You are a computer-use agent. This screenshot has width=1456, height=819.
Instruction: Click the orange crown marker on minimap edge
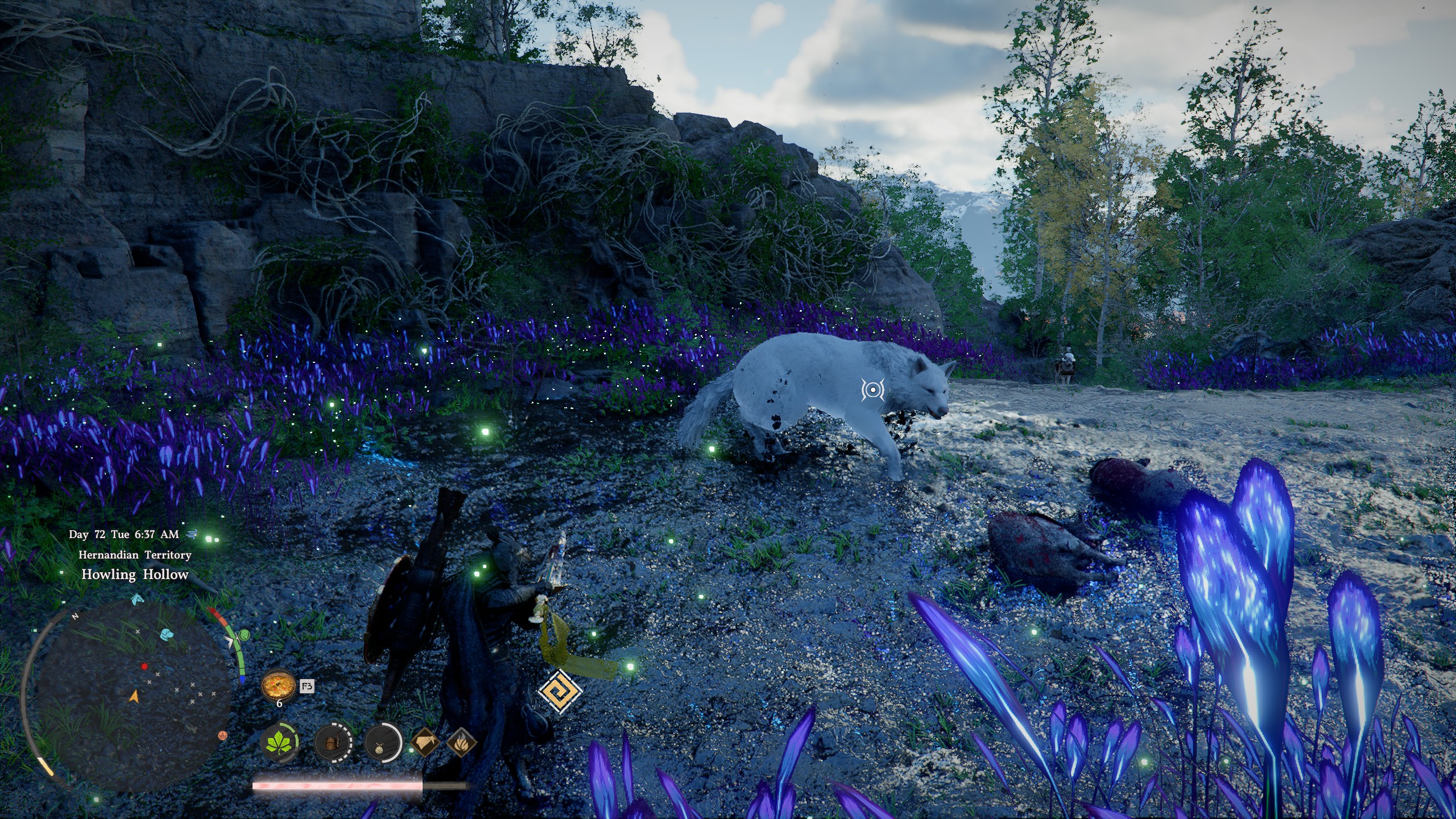click(223, 735)
